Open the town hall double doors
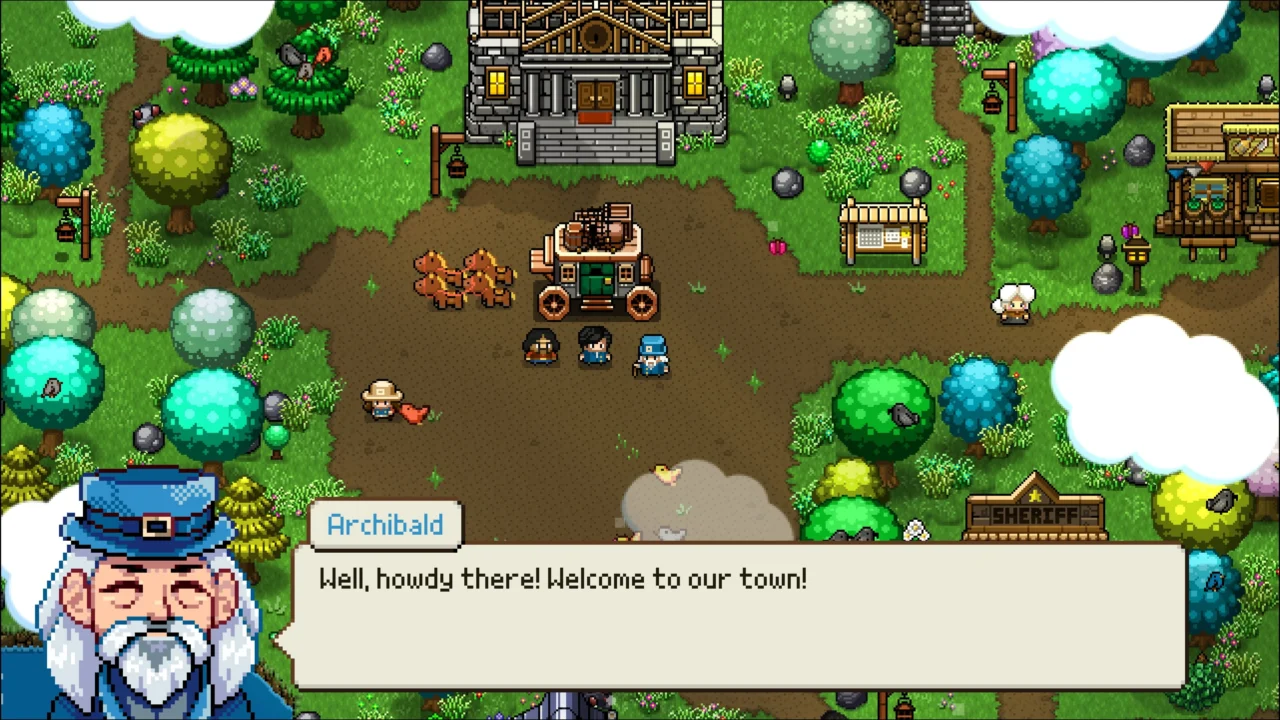Screen dimensions: 1280x720 [x=594, y=95]
